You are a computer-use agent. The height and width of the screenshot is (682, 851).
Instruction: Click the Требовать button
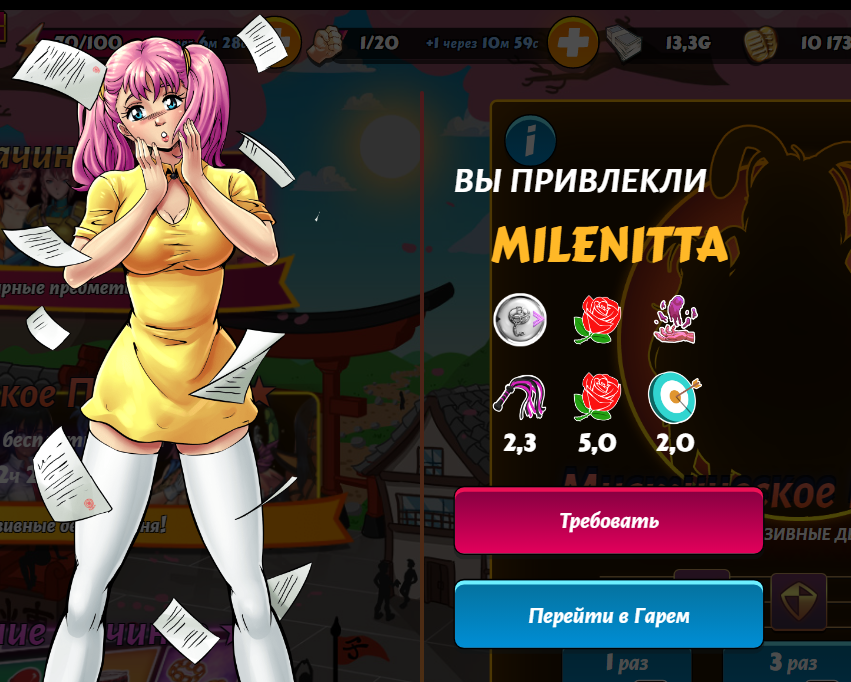pos(608,521)
